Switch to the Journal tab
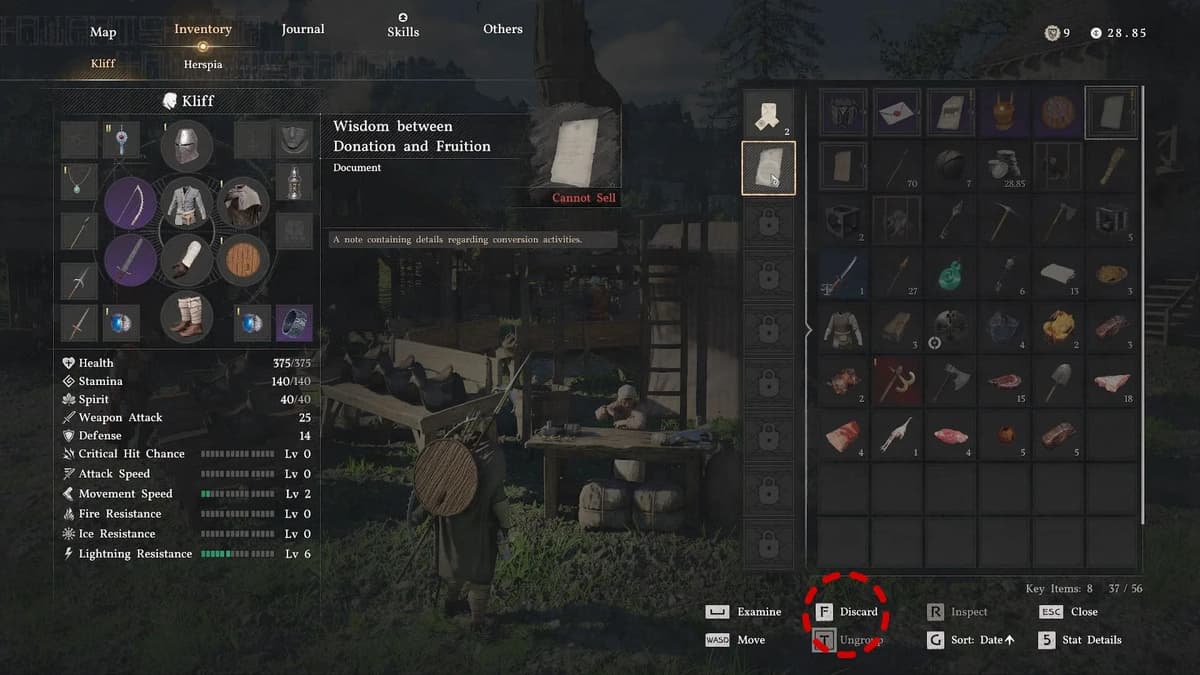The image size is (1200, 675). pyautogui.click(x=302, y=29)
